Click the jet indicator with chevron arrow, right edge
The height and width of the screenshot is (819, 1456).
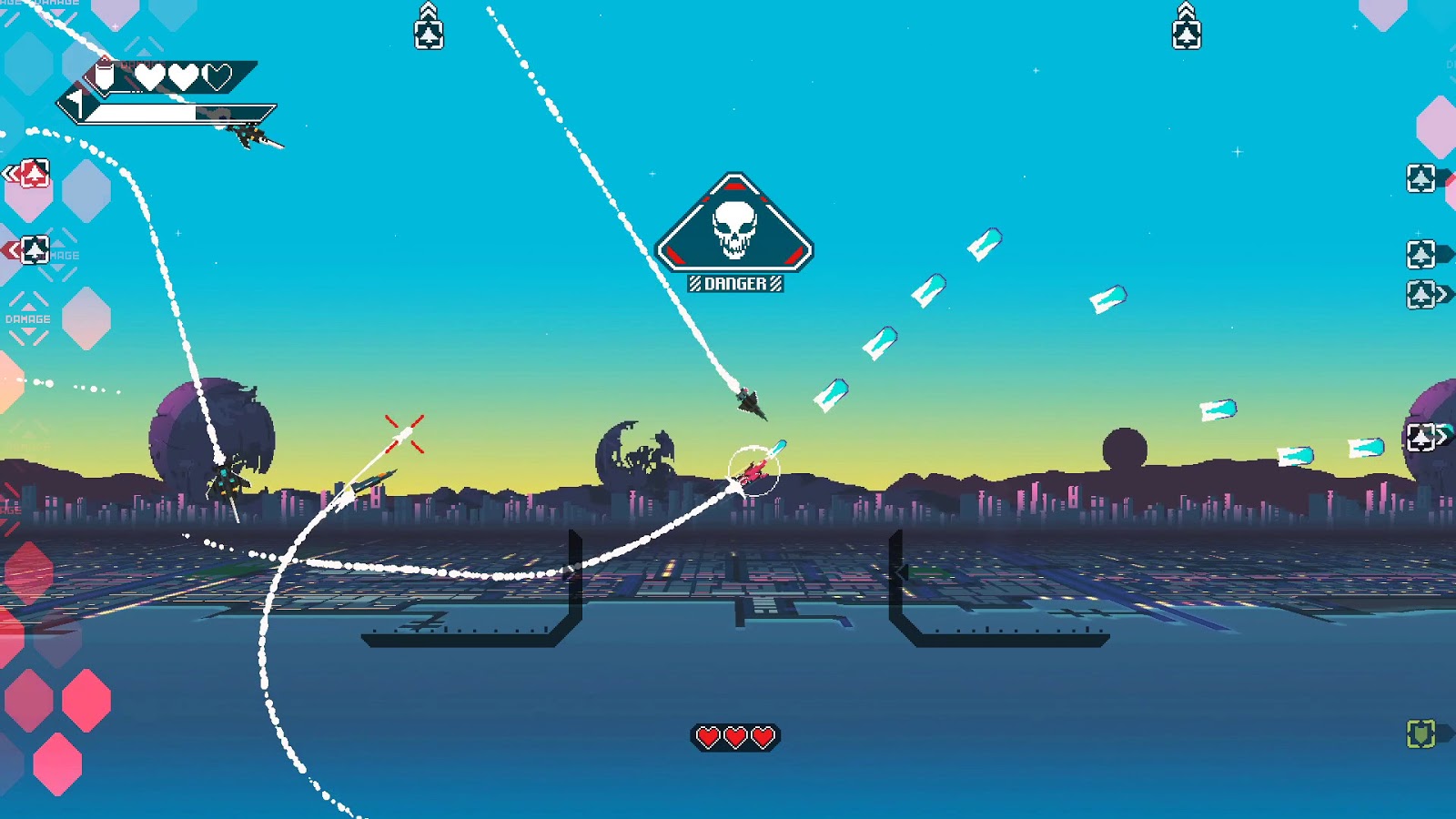coord(1422,291)
